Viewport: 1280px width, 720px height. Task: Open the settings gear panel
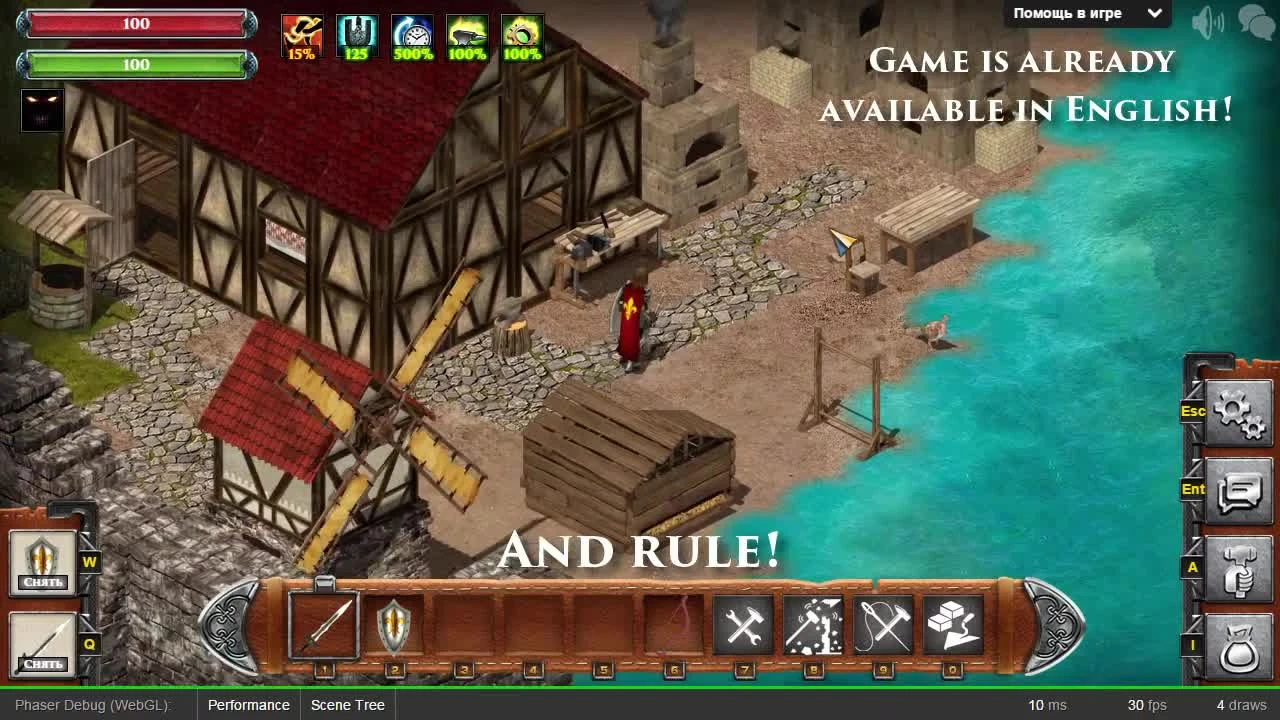click(1238, 411)
